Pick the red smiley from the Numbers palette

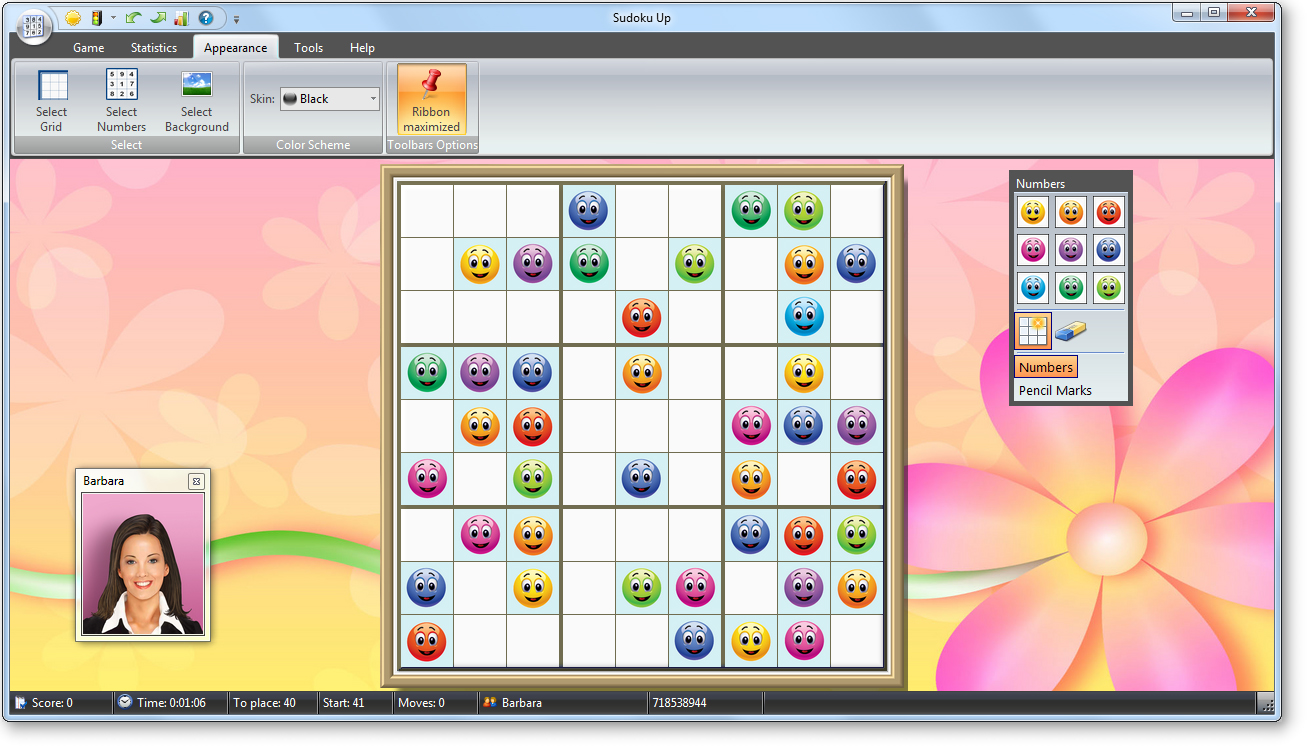(1108, 212)
